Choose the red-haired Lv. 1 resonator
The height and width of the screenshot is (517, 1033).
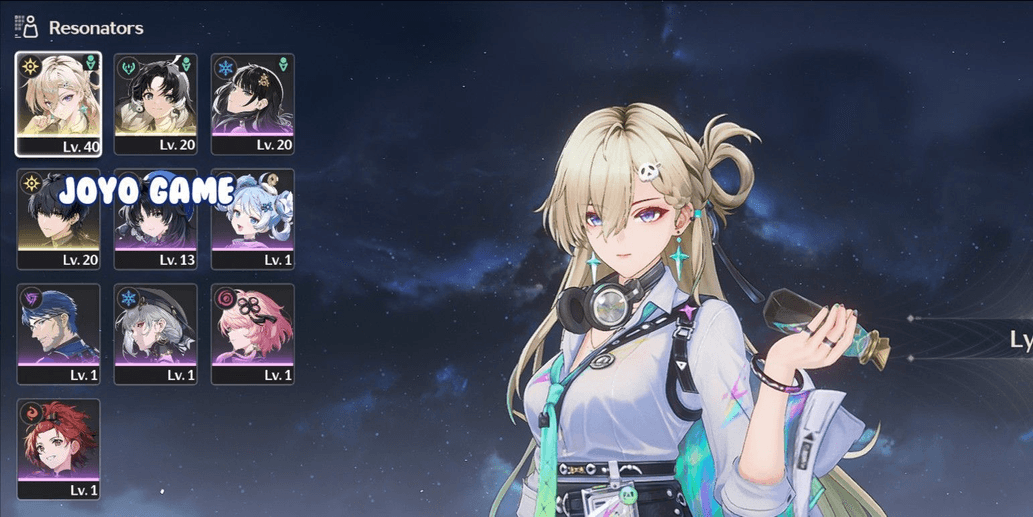pos(58,449)
